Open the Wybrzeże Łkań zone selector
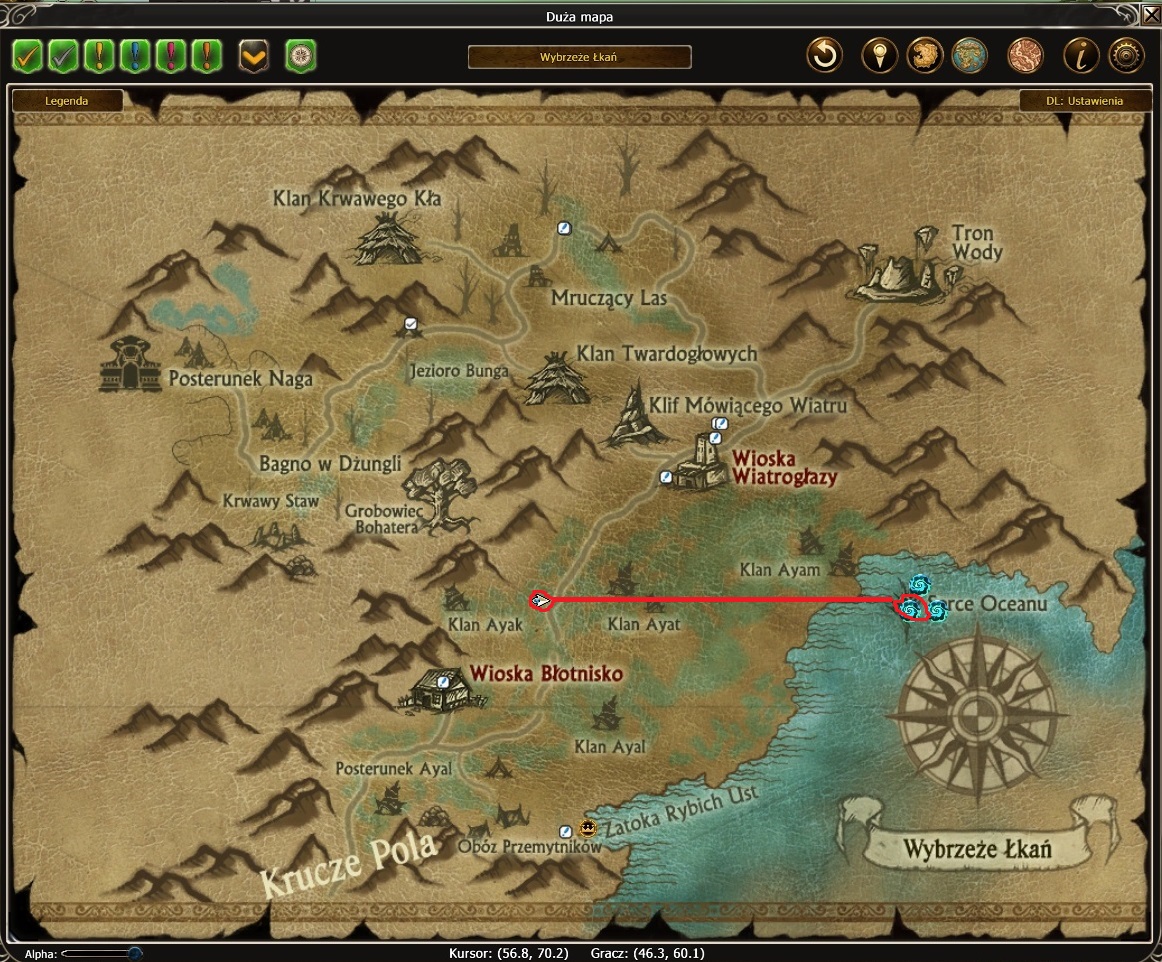This screenshot has width=1162, height=962. (x=579, y=57)
